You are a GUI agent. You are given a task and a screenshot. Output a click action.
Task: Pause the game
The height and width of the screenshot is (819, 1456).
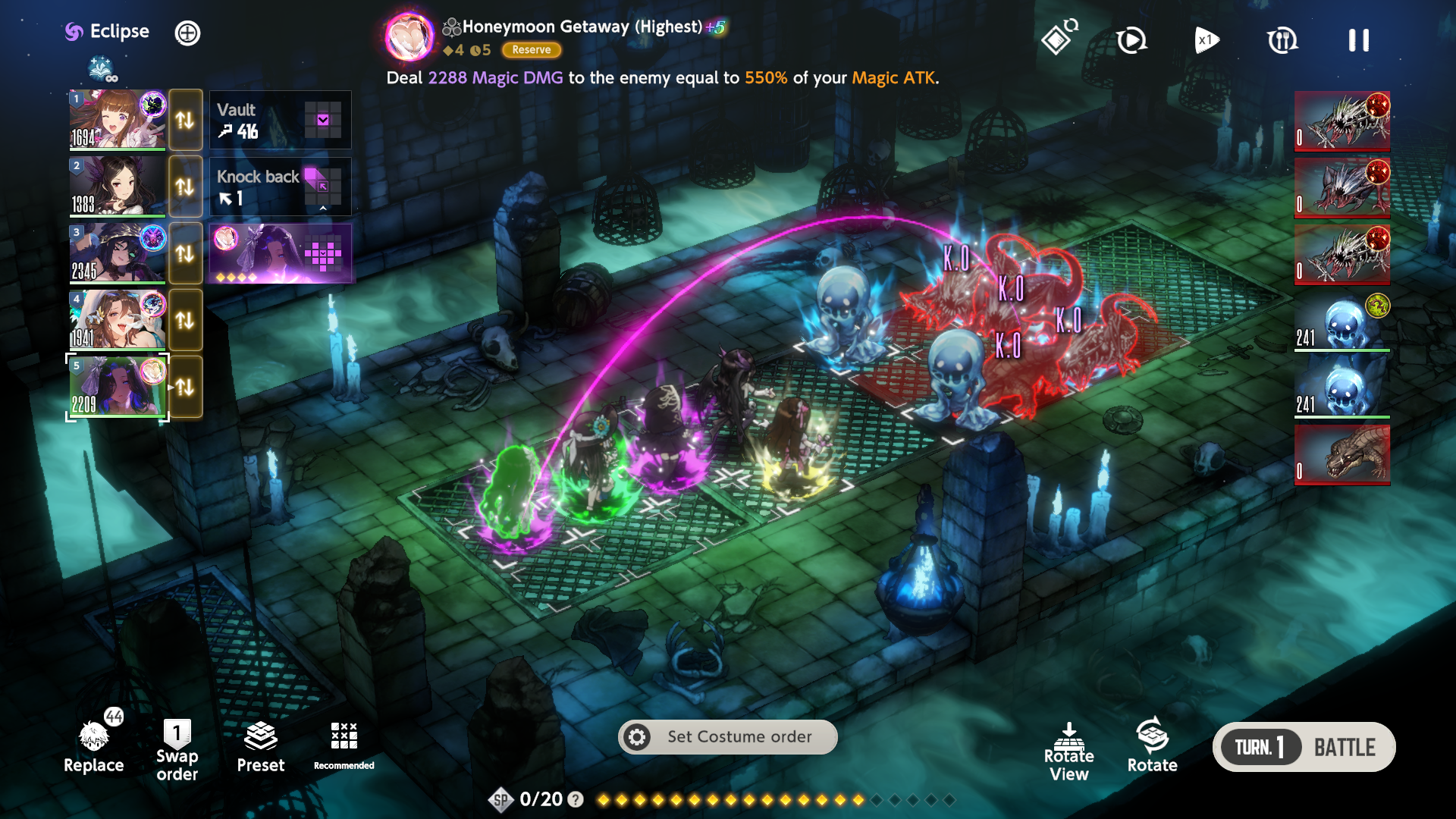click(1358, 40)
